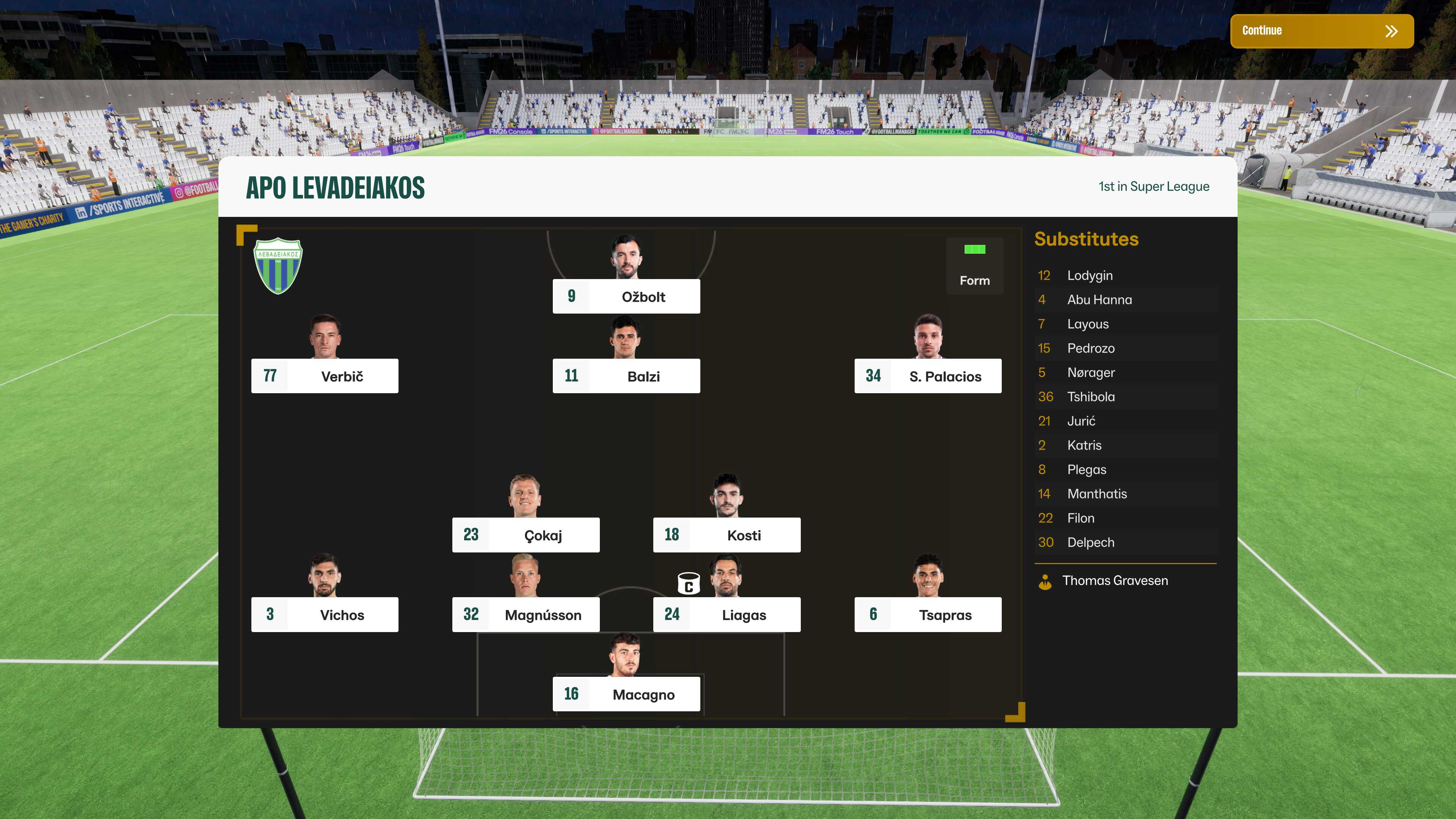Click the Continue button

coord(1321,31)
